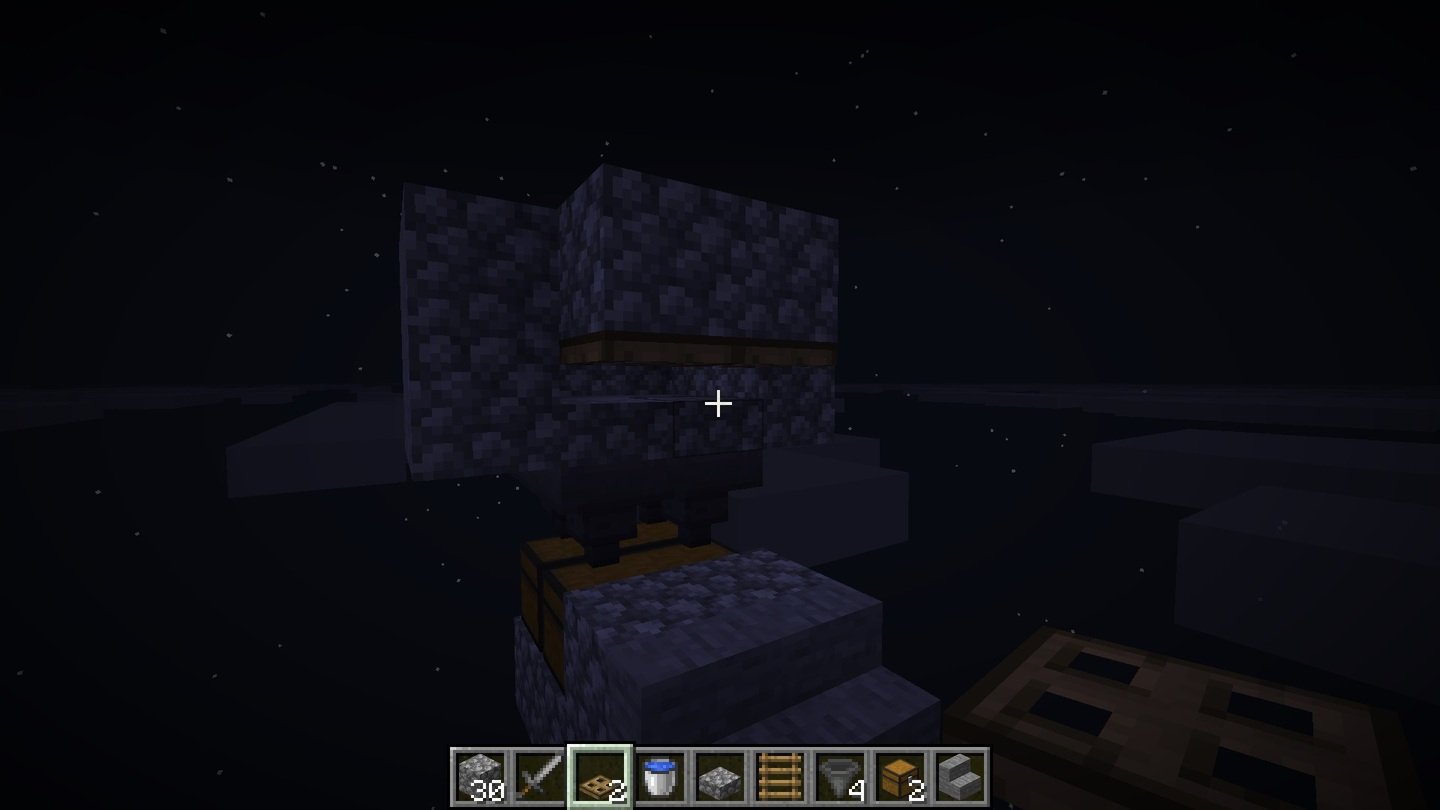Select the stone stairs slot

(960, 777)
